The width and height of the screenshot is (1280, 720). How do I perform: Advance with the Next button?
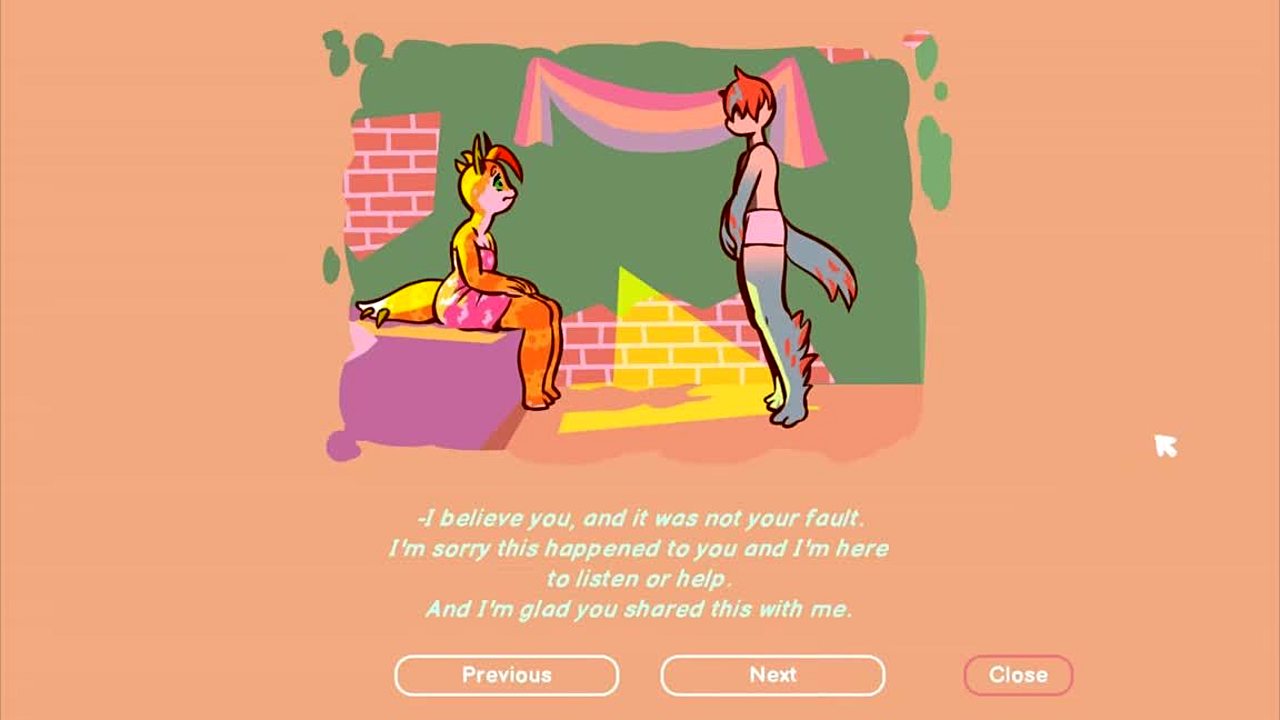point(772,675)
